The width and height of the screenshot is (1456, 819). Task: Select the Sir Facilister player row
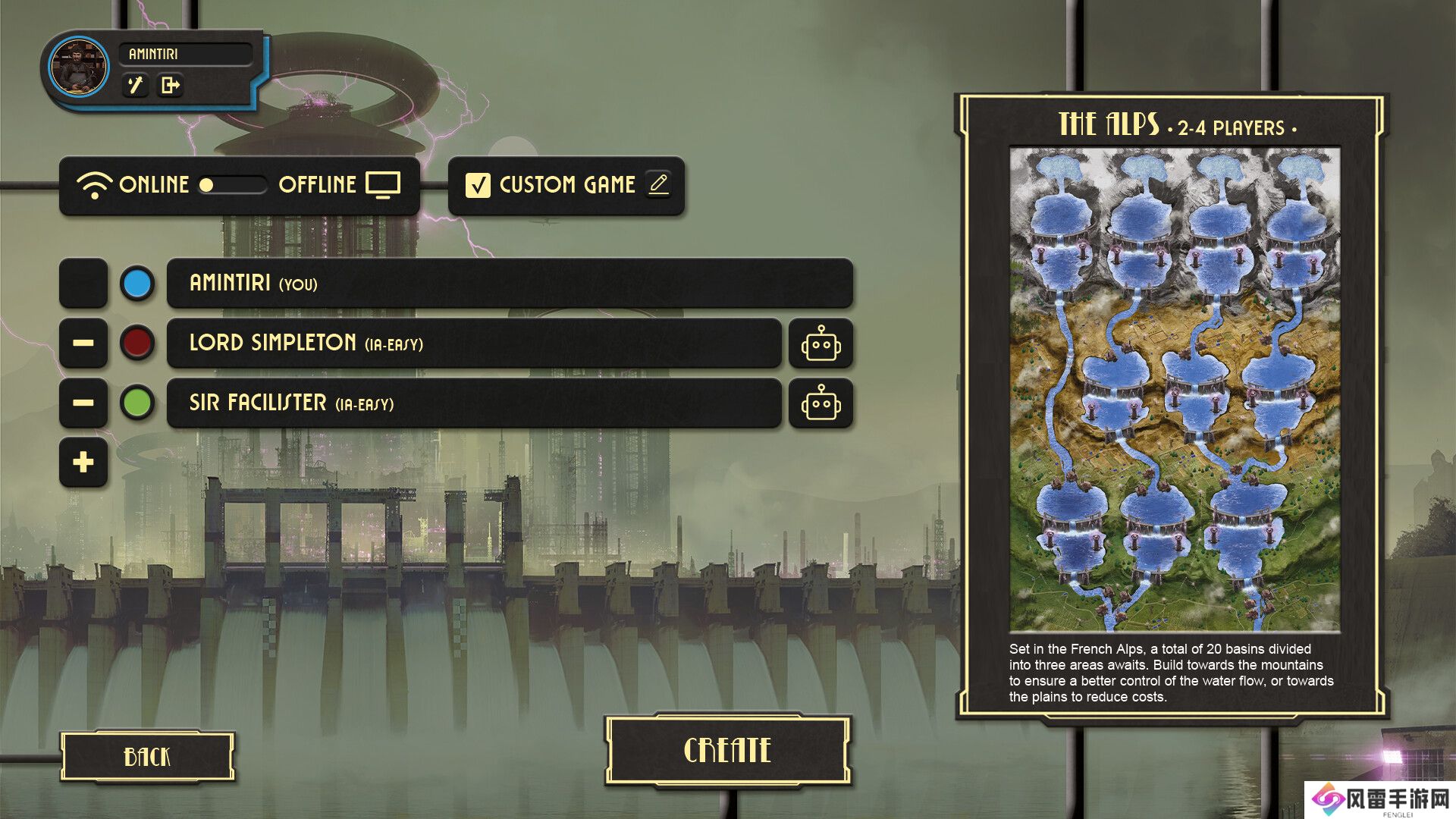tap(474, 403)
